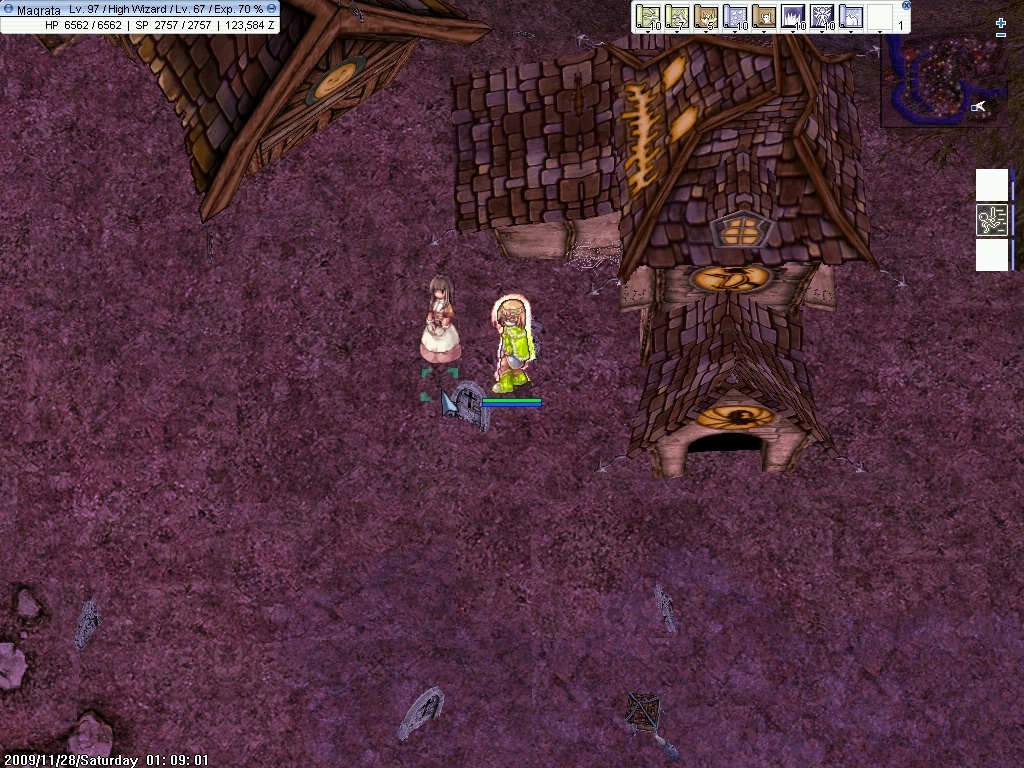
Task: Use the yellow scroll skill showing level 10
Action: tap(649, 17)
